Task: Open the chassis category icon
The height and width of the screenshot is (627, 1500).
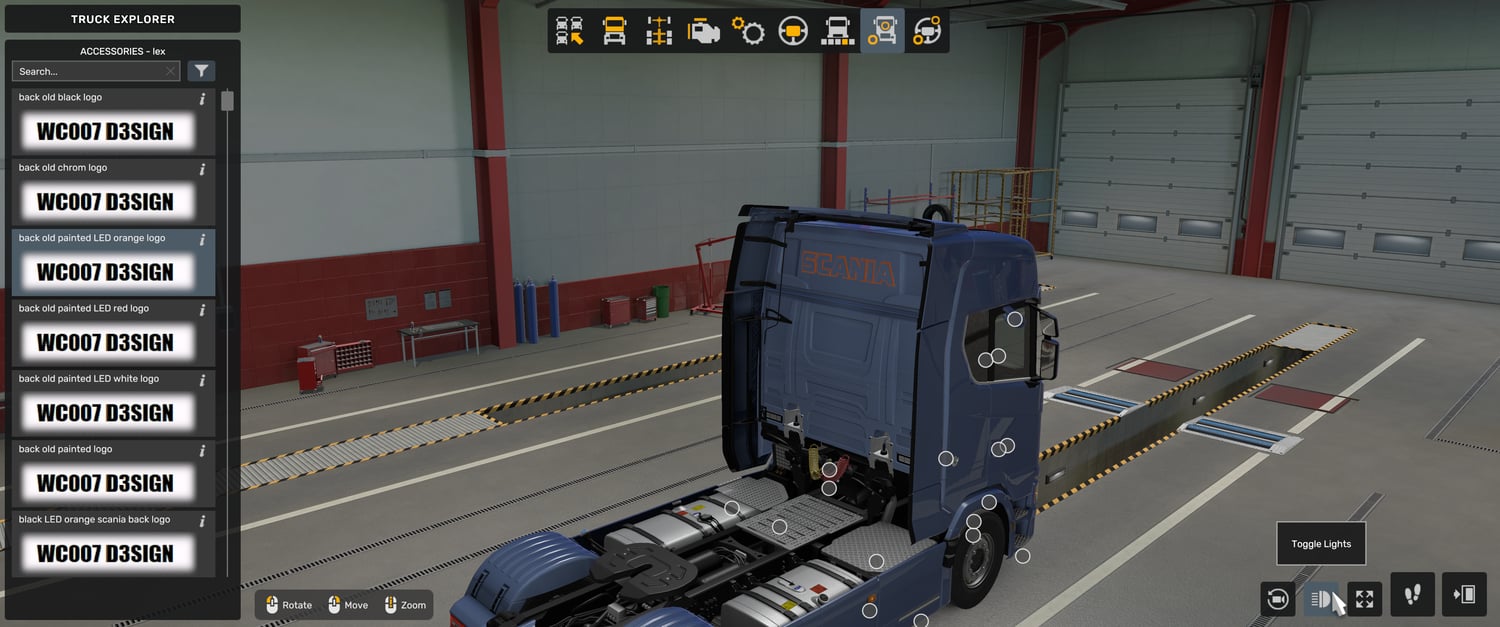Action: (x=658, y=31)
